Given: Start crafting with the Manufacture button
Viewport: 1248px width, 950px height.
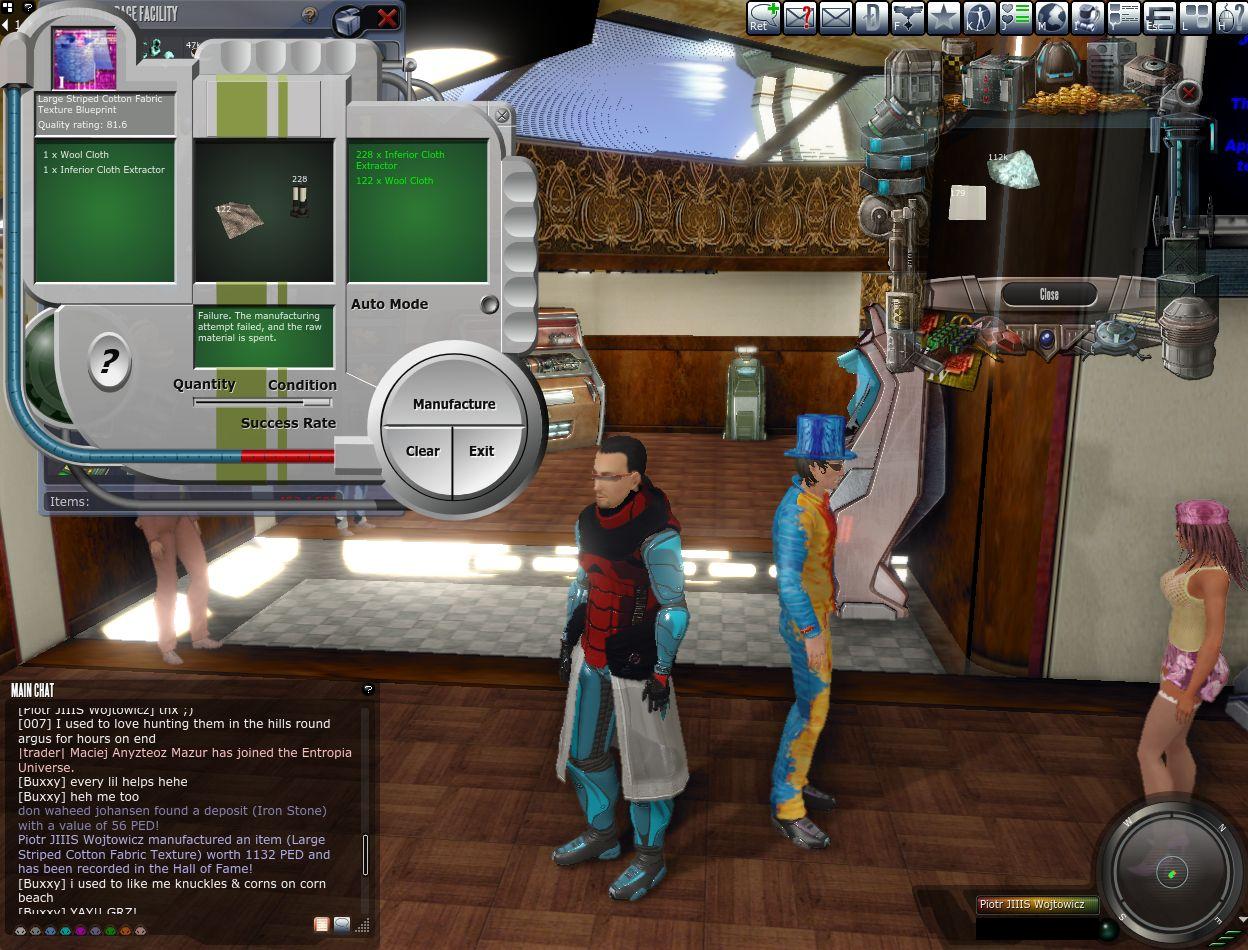Looking at the screenshot, I should coord(454,404).
